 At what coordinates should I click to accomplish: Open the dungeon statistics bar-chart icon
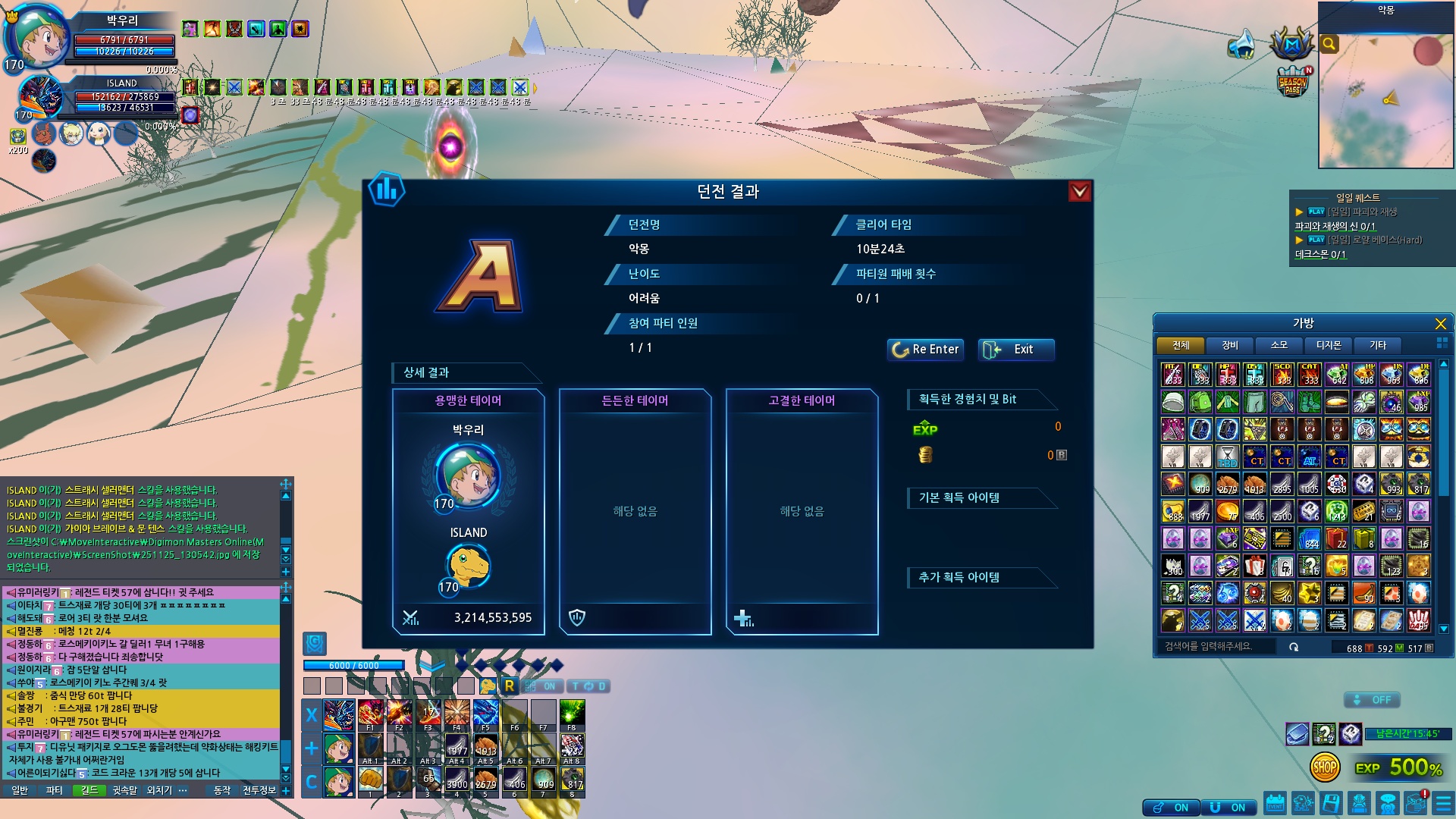[x=387, y=190]
